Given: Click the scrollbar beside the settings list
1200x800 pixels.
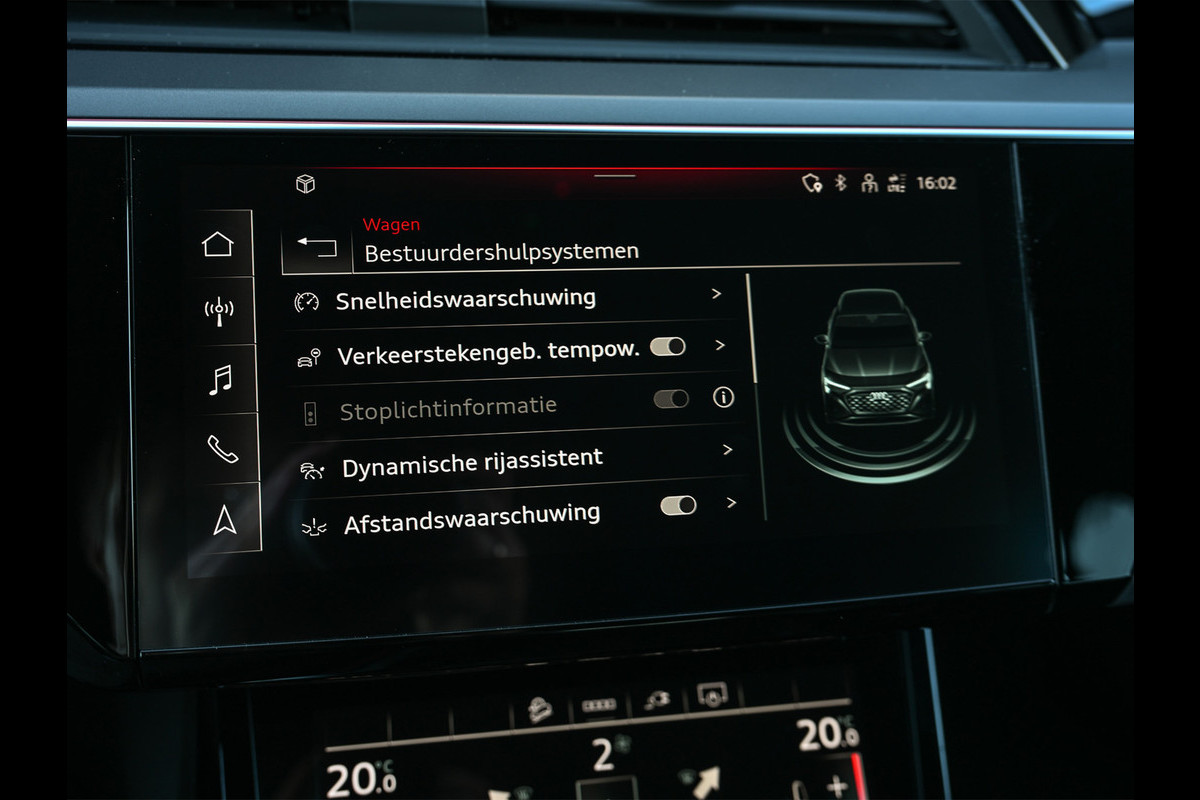Looking at the screenshot, I should coord(750,330).
